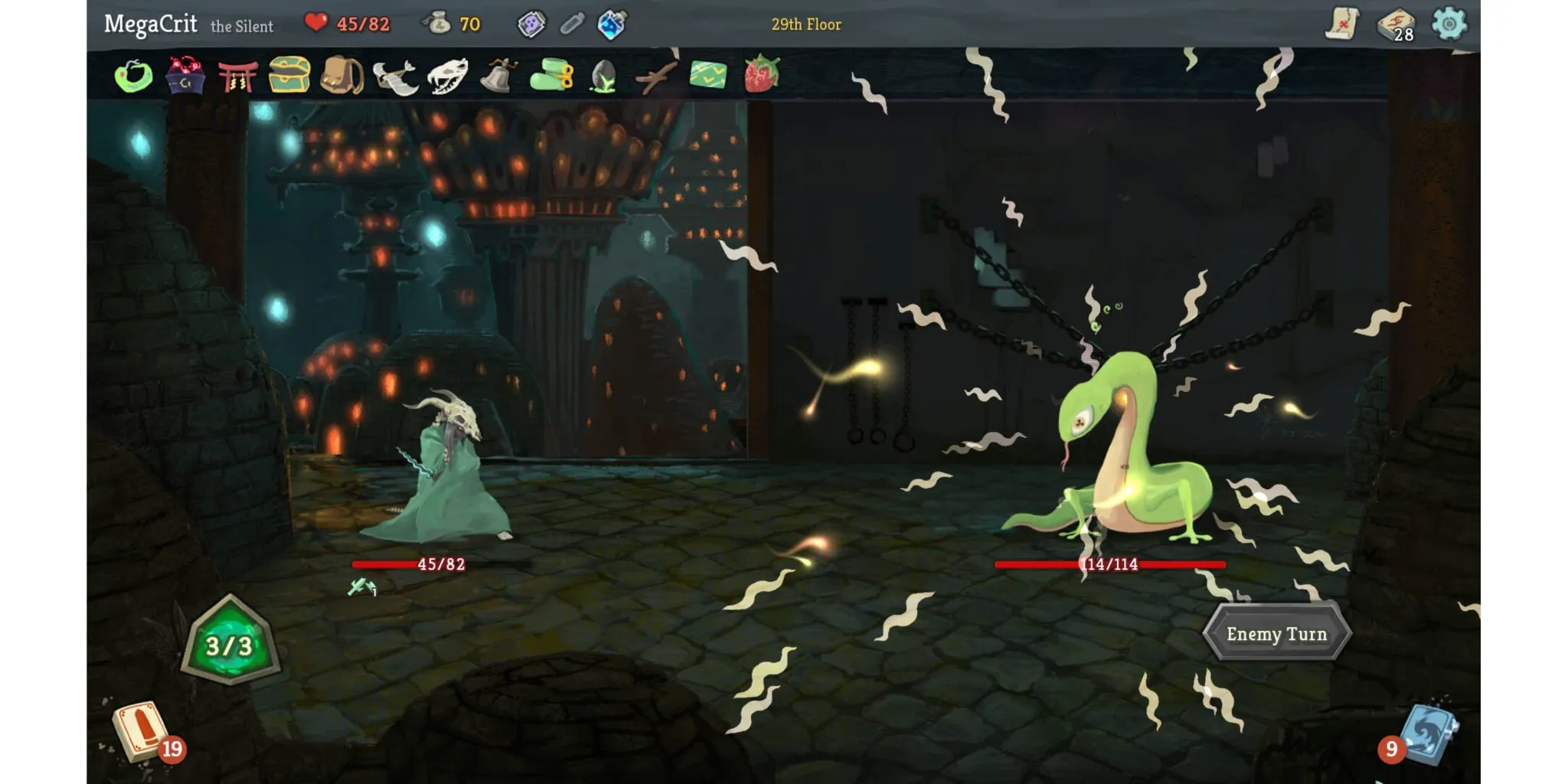Inspect the pot of red gems relic
This screenshot has width=1568, height=784.
[185, 76]
